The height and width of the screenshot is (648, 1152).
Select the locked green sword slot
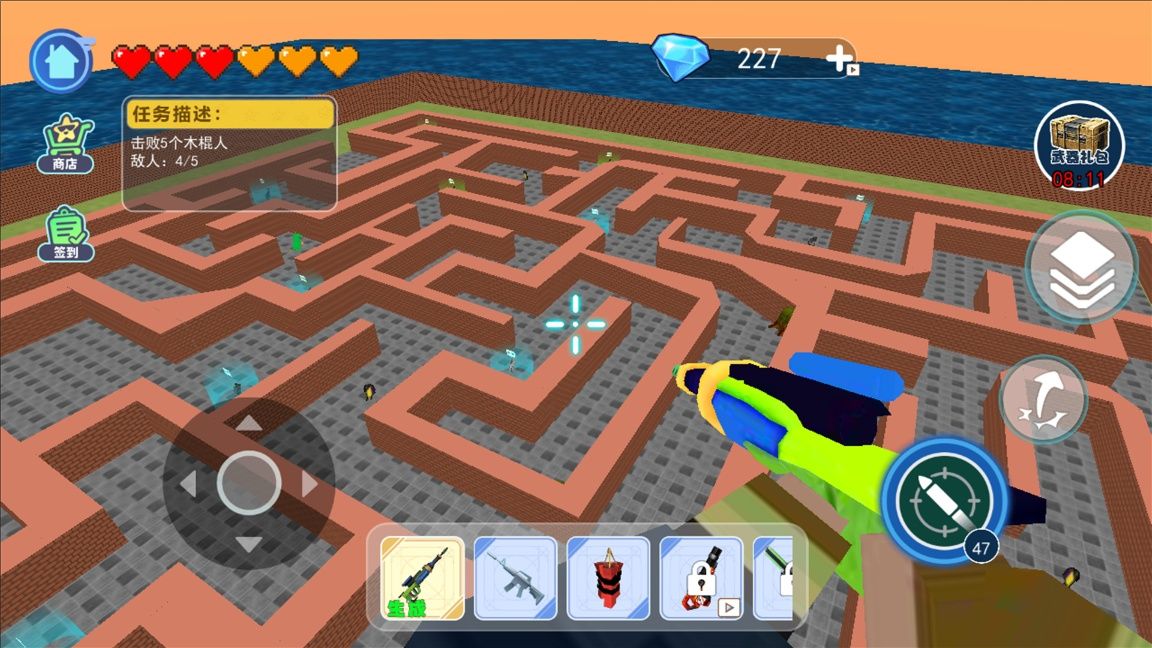pos(776,578)
